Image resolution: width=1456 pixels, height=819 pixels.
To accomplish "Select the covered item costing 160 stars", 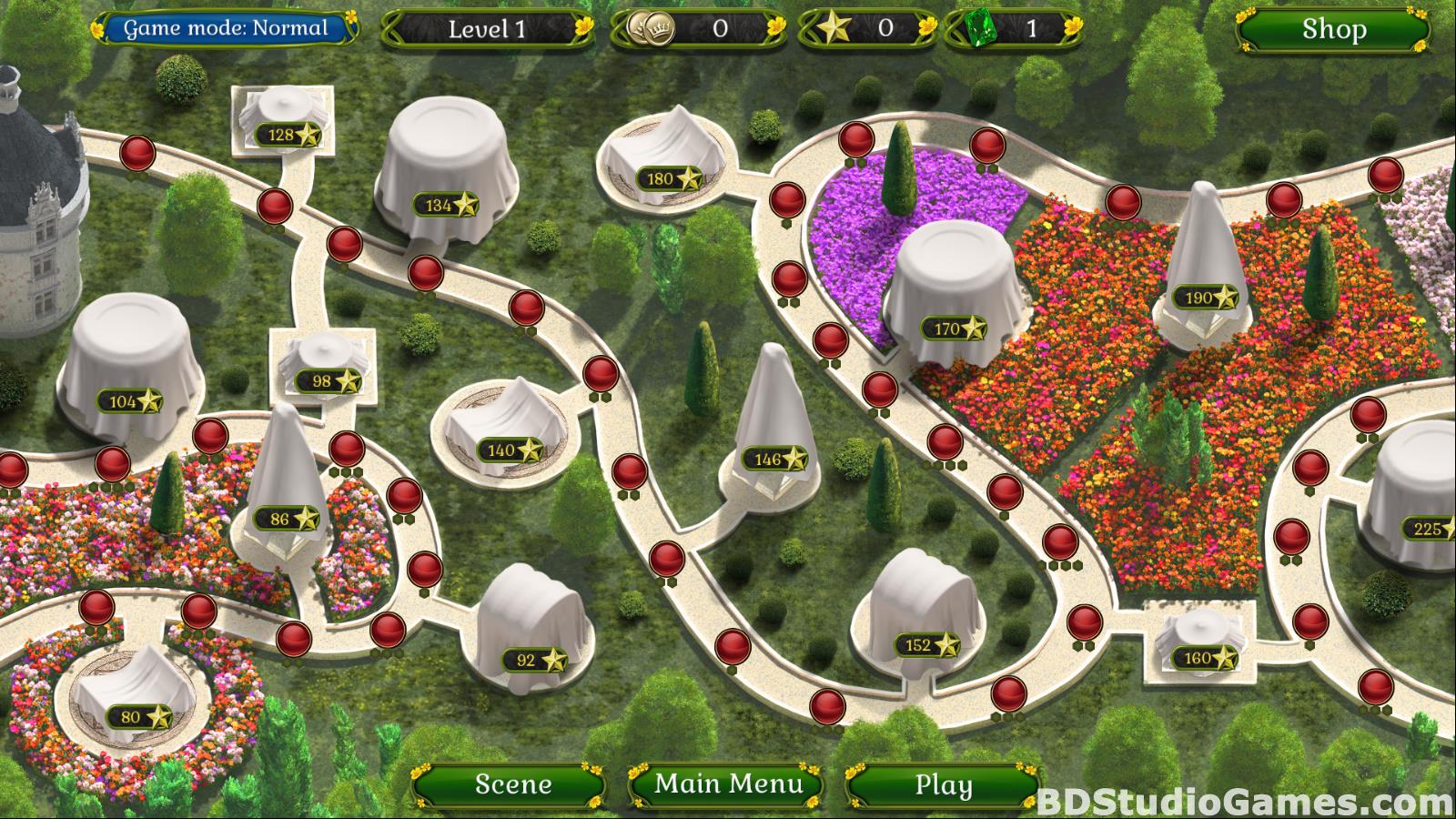I will pos(1197,642).
